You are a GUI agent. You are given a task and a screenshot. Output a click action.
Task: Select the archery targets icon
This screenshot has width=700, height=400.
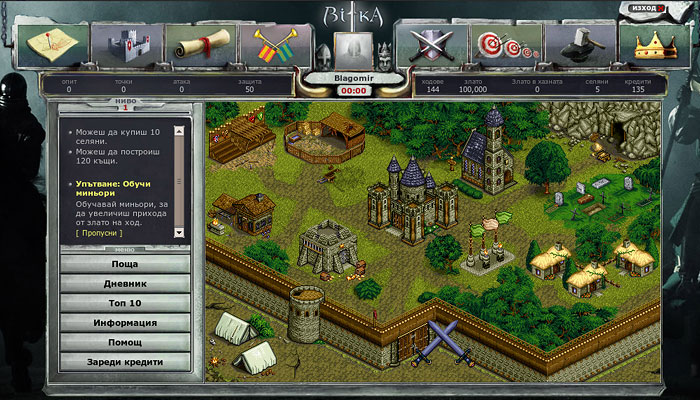(x=504, y=44)
